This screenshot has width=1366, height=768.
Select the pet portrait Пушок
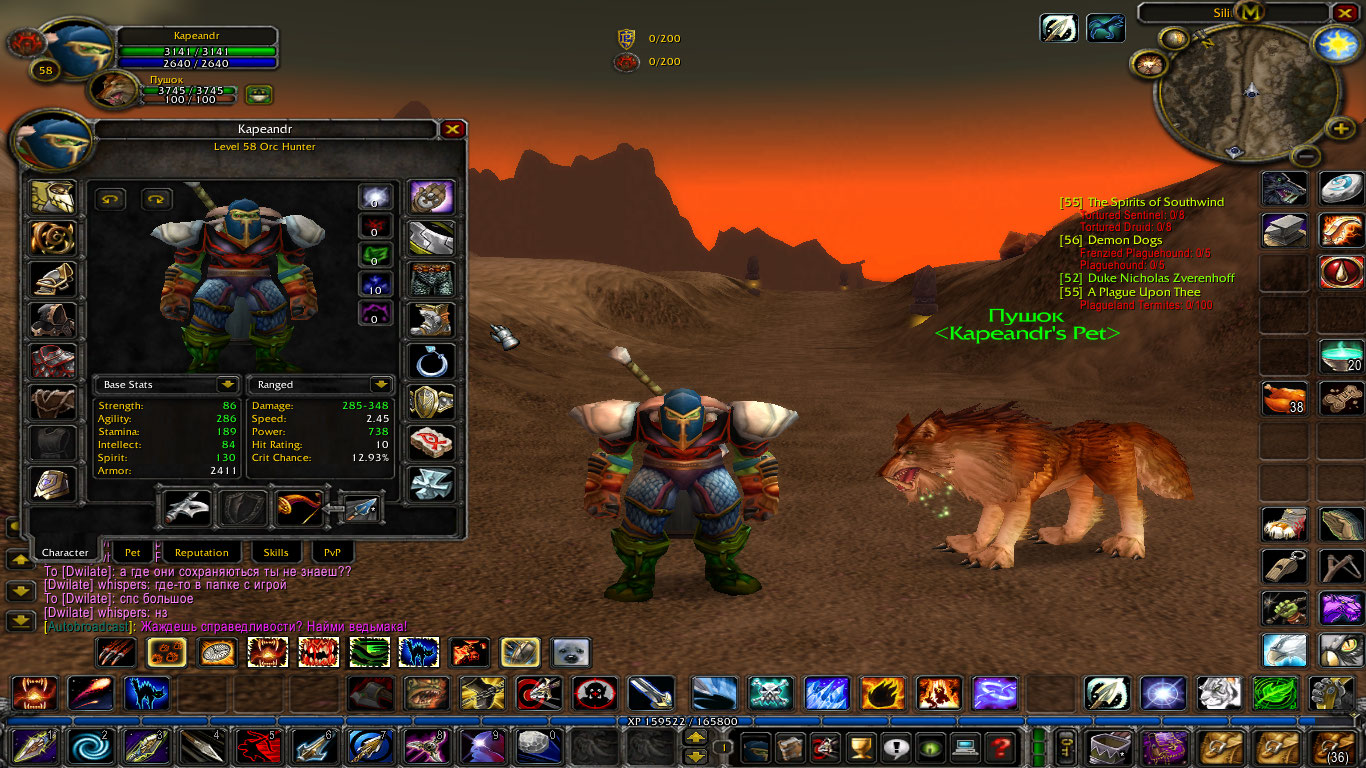(x=114, y=90)
